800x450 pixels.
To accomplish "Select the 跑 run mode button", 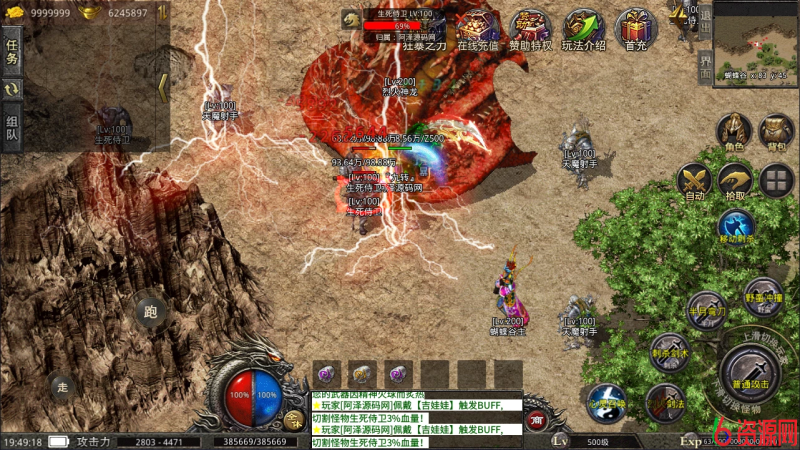I will 151,312.
